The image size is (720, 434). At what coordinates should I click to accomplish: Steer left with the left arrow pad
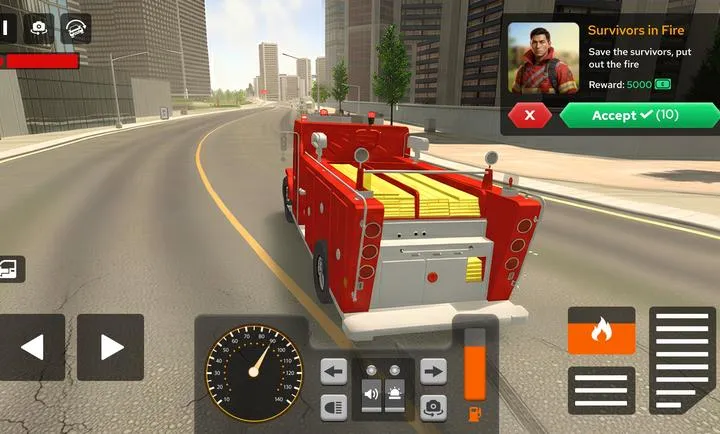point(32,347)
